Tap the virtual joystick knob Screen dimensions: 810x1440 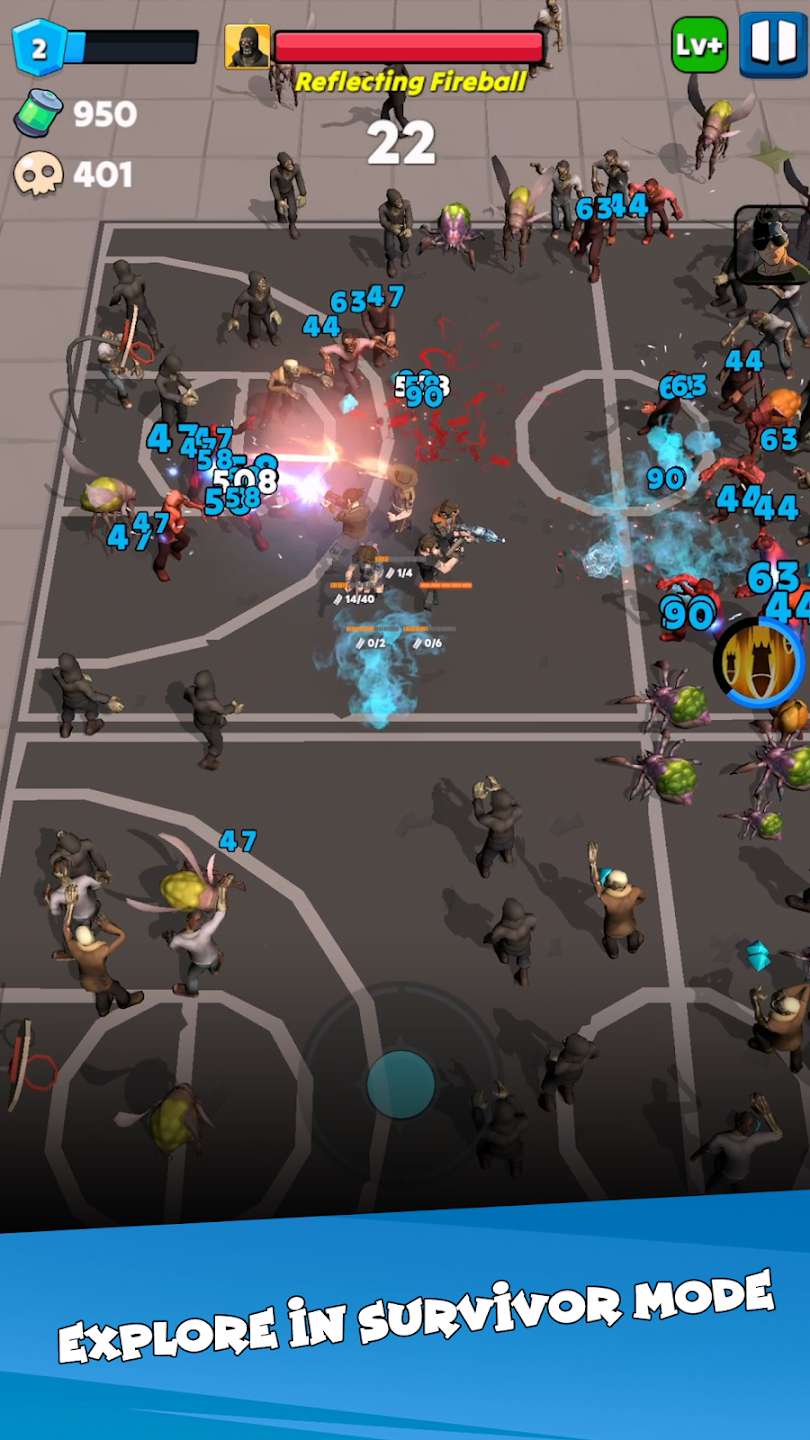point(401,1083)
